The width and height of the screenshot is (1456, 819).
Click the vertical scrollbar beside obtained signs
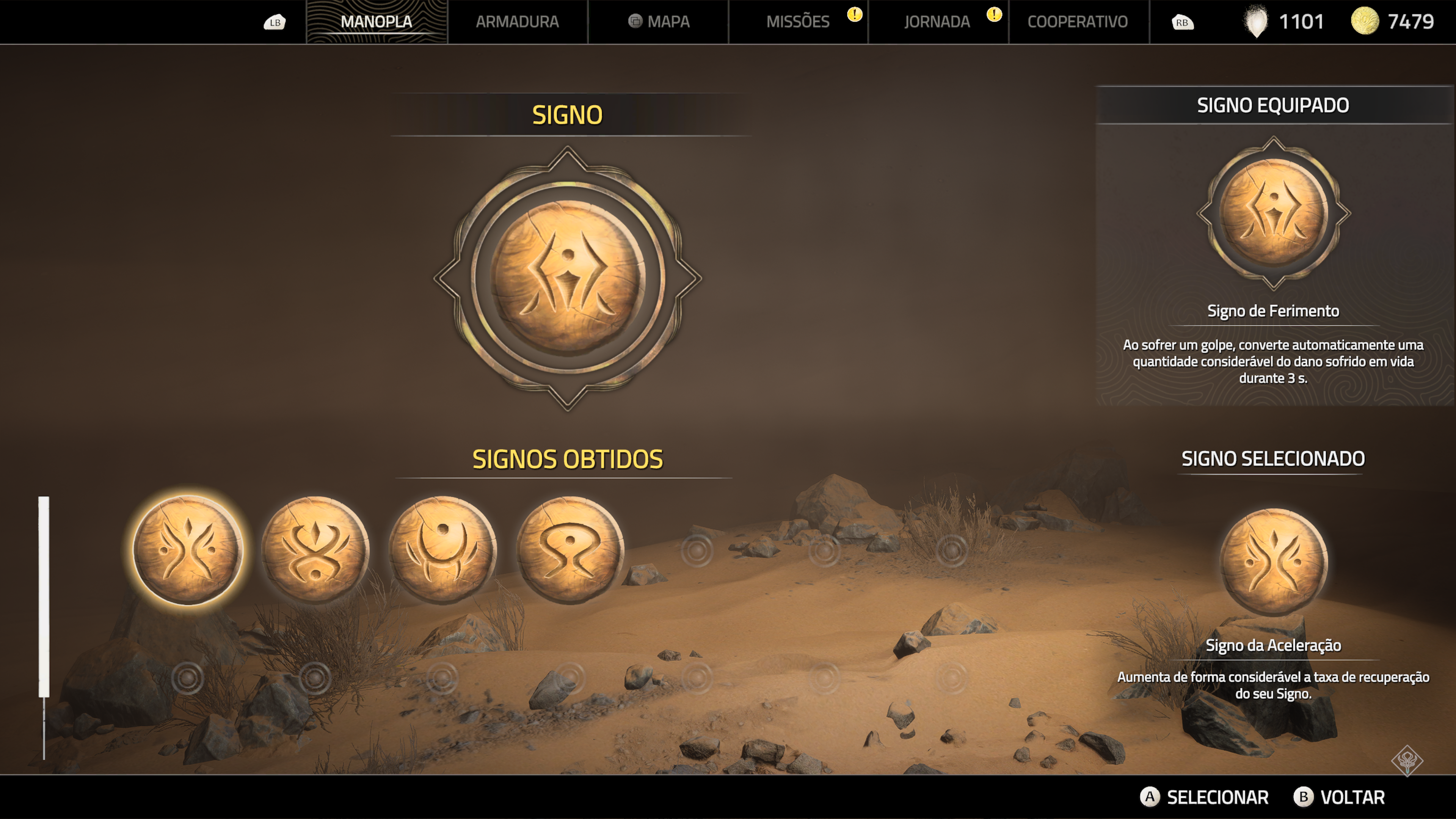pos(44,596)
